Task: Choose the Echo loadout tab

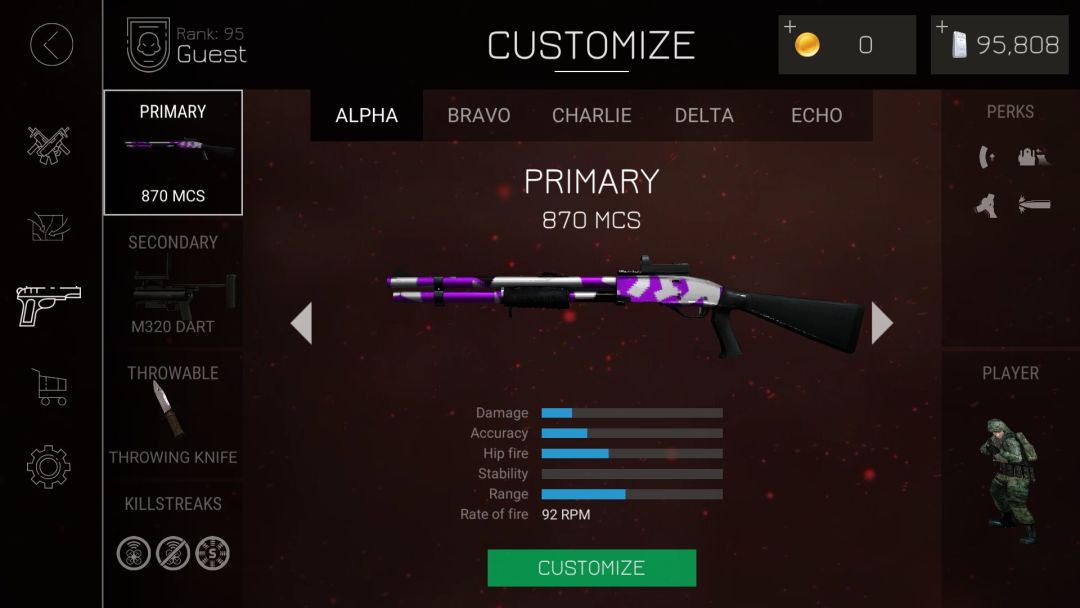Action: click(x=816, y=115)
